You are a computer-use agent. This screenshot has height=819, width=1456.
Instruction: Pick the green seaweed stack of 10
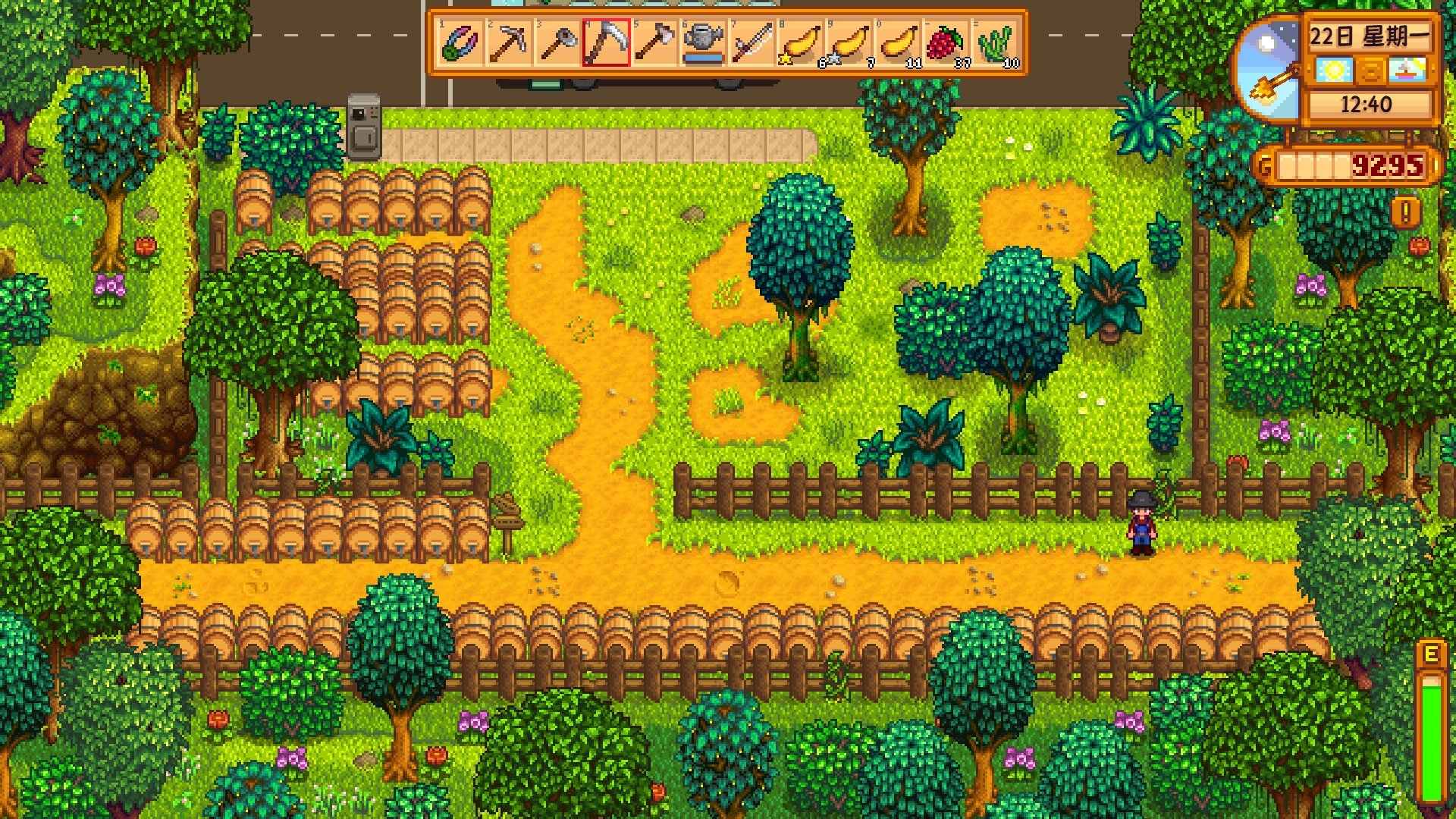[x=996, y=42]
